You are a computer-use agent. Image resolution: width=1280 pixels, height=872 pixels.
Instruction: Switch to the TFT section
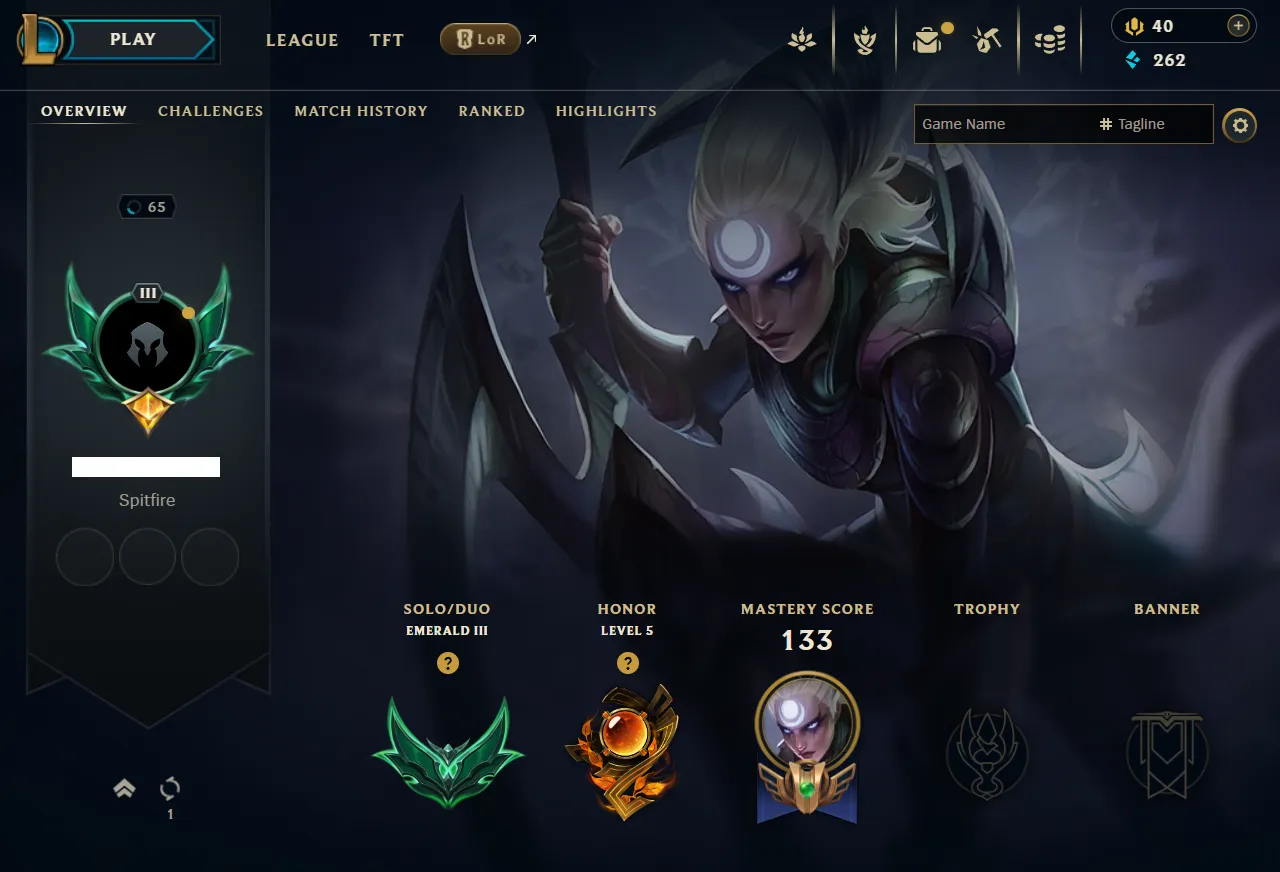pyautogui.click(x=387, y=40)
